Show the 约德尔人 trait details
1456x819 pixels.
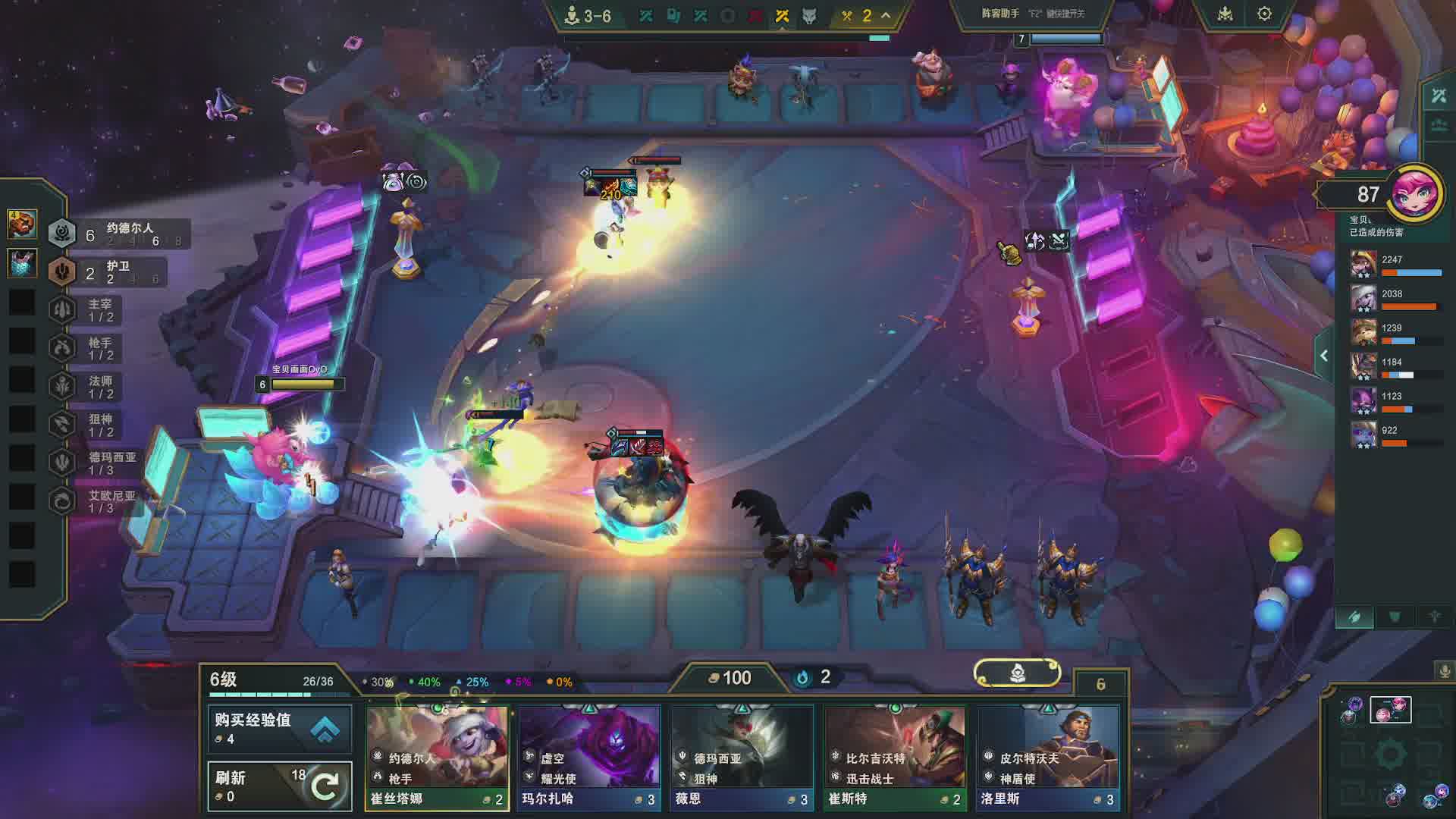click(x=118, y=234)
